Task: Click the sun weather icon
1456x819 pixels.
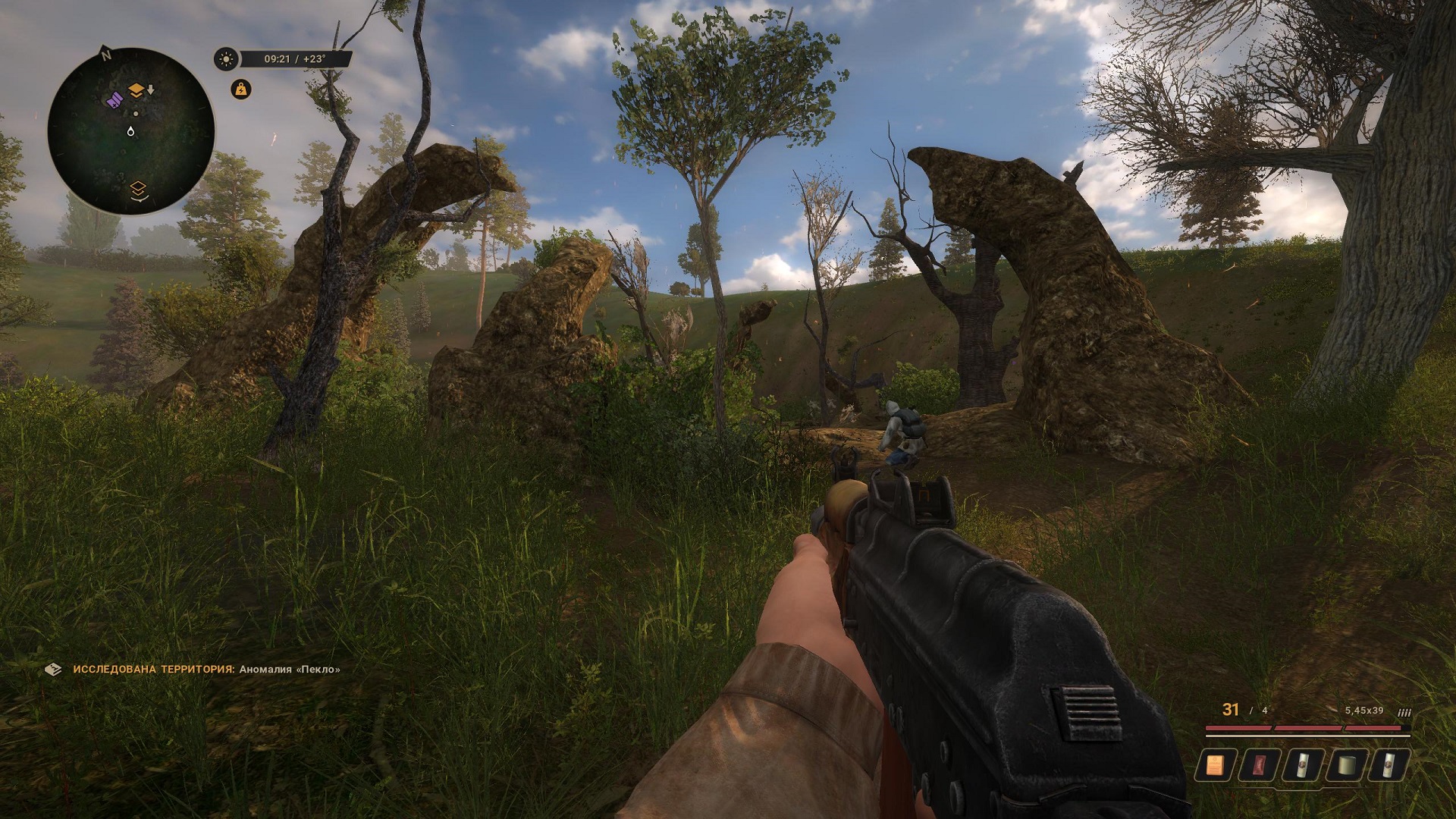Action: coord(225,59)
